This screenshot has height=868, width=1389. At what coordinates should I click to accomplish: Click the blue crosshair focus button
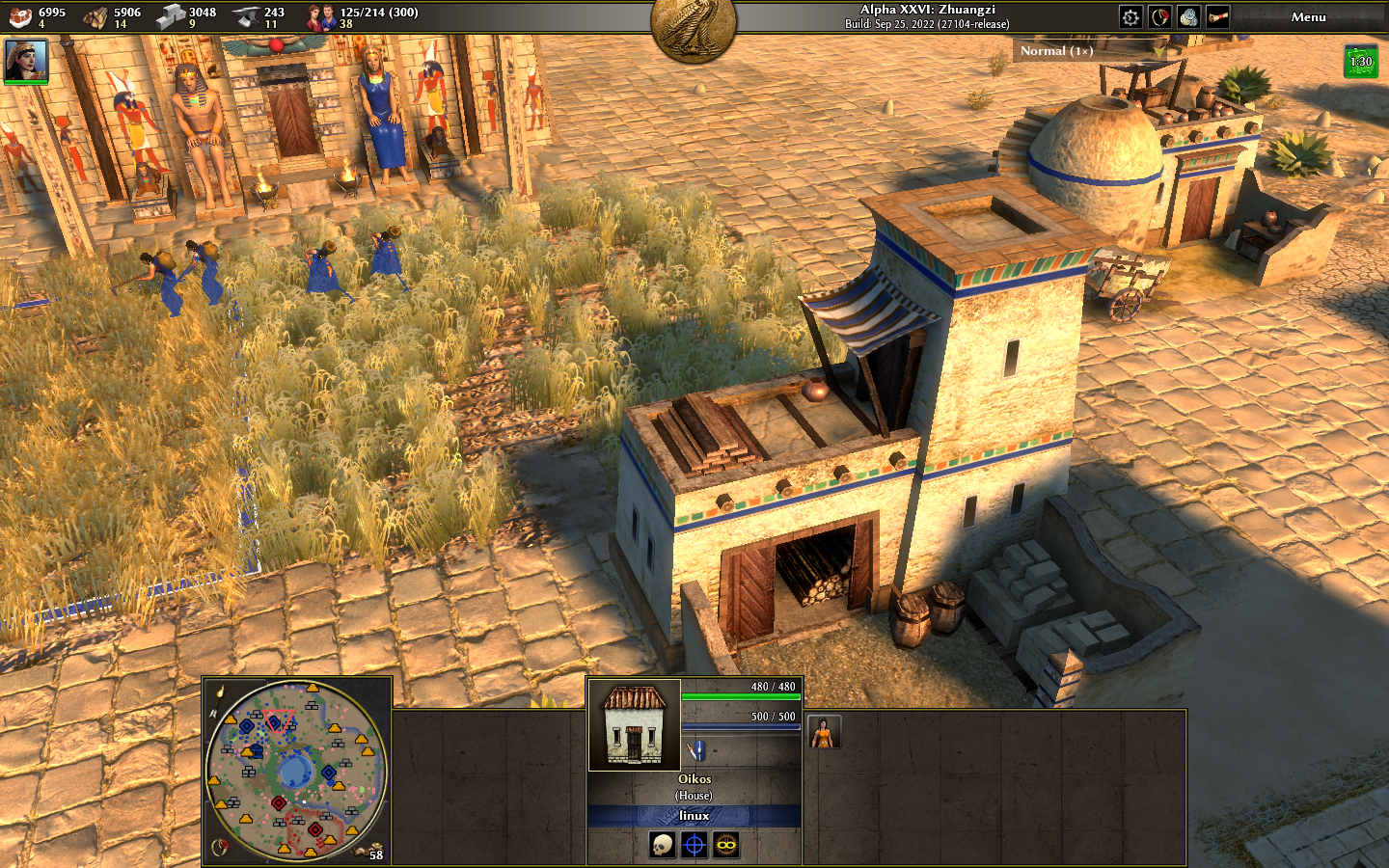[x=694, y=846]
